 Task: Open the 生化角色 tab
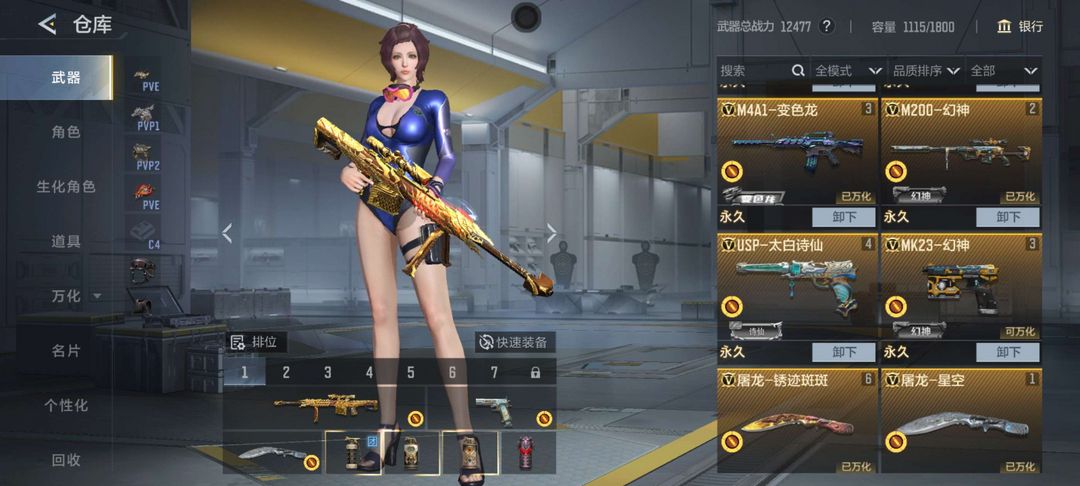[x=66, y=187]
